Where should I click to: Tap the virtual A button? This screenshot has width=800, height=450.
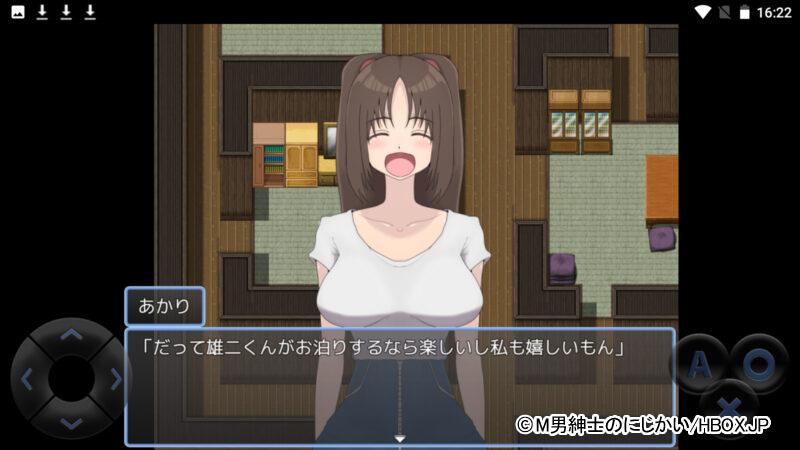700,365
